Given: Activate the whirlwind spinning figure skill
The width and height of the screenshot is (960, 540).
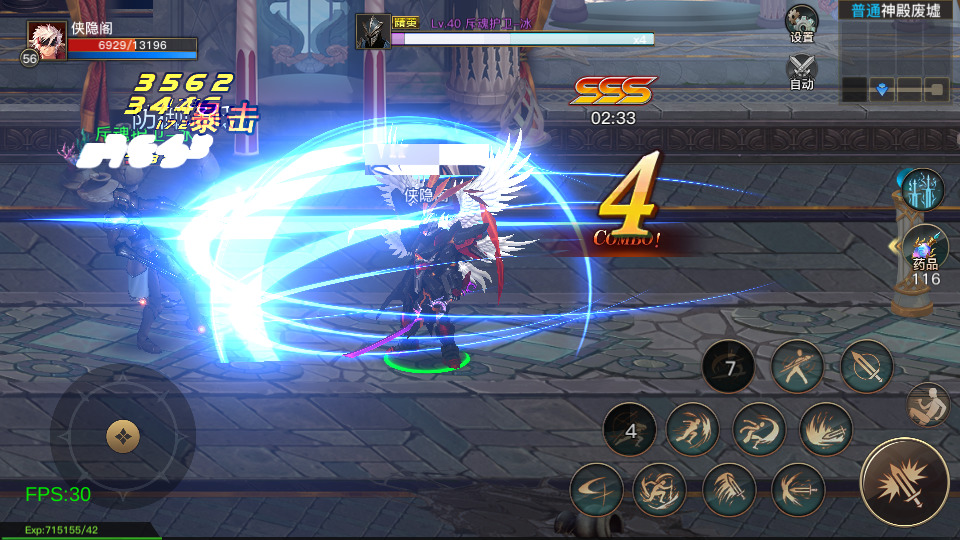Looking at the screenshot, I should 660,490.
